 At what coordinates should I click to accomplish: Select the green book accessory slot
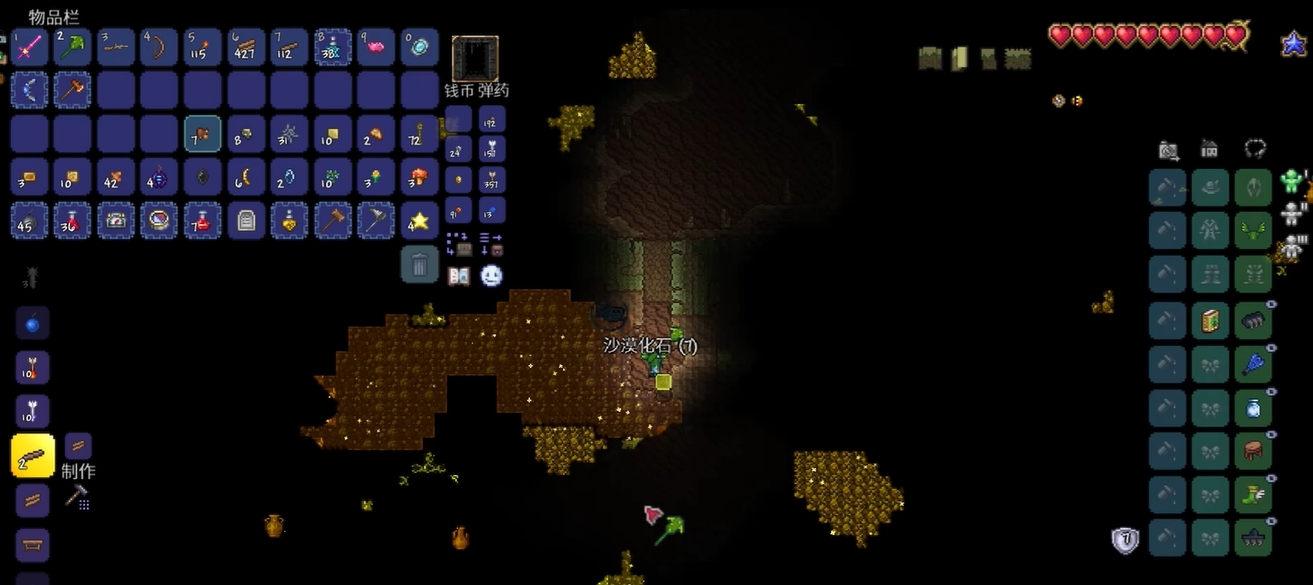1211,321
